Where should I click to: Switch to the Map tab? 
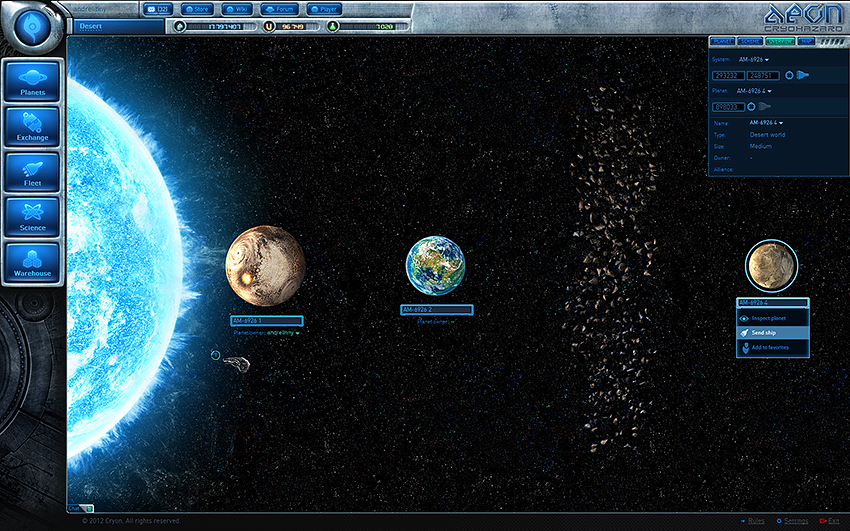click(806, 42)
